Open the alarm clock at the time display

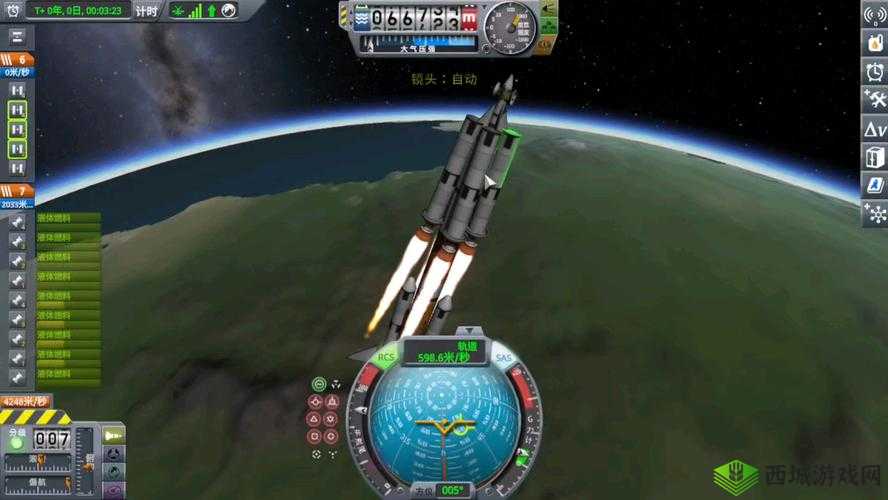(11, 11)
